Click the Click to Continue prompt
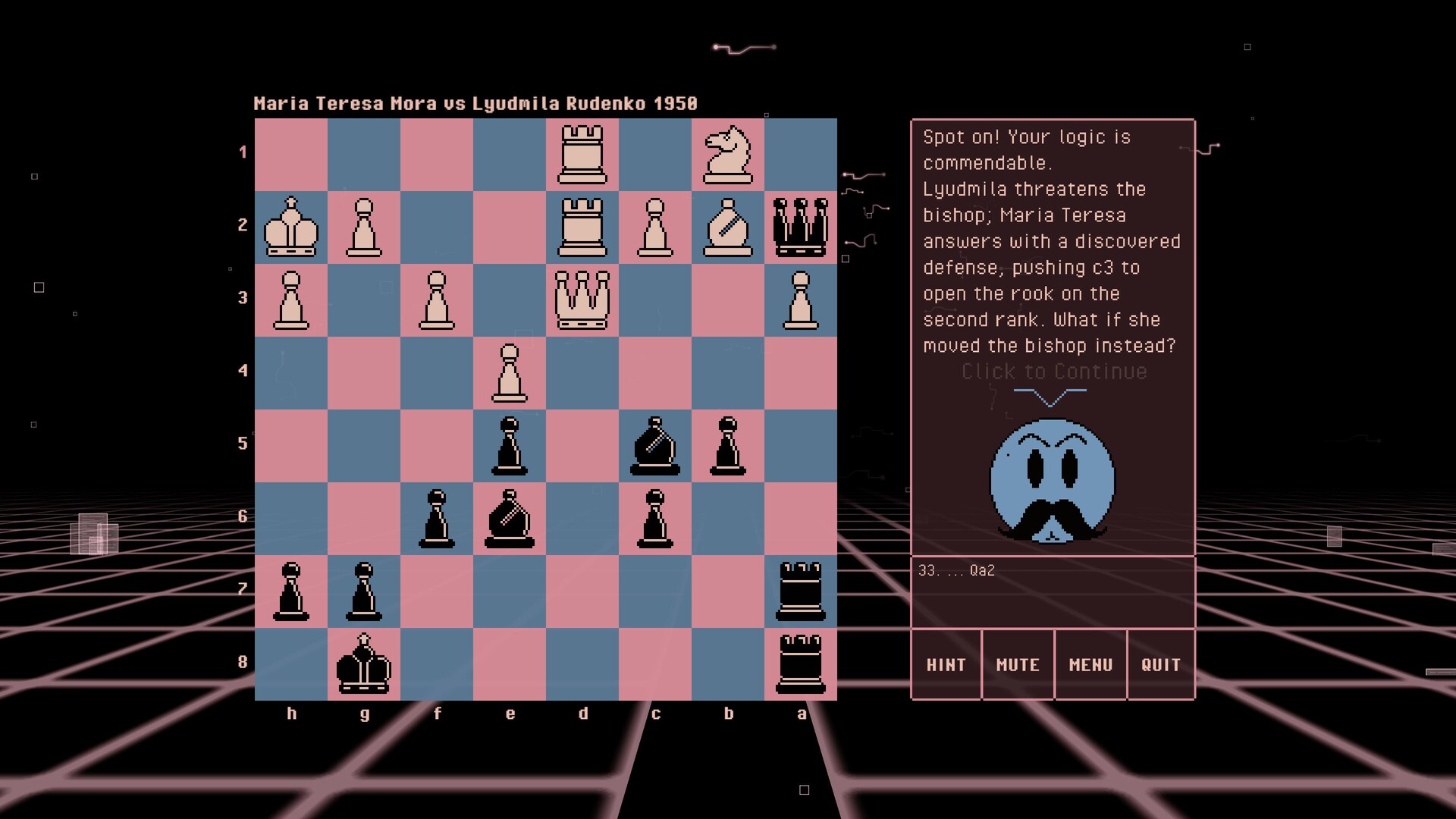1456x819 pixels. click(1054, 372)
